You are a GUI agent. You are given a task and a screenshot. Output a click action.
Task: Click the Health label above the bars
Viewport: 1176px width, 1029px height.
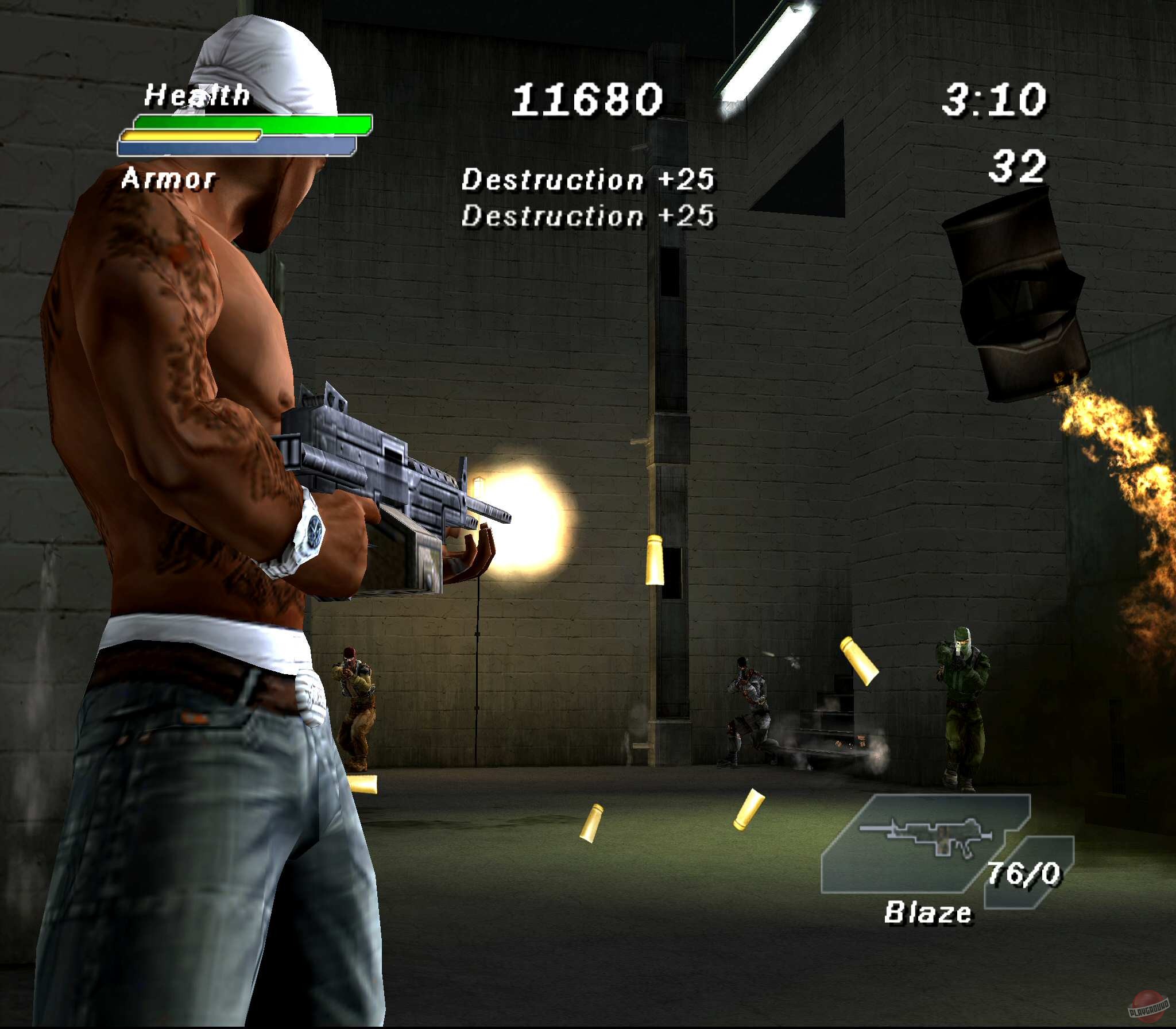[x=198, y=94]
